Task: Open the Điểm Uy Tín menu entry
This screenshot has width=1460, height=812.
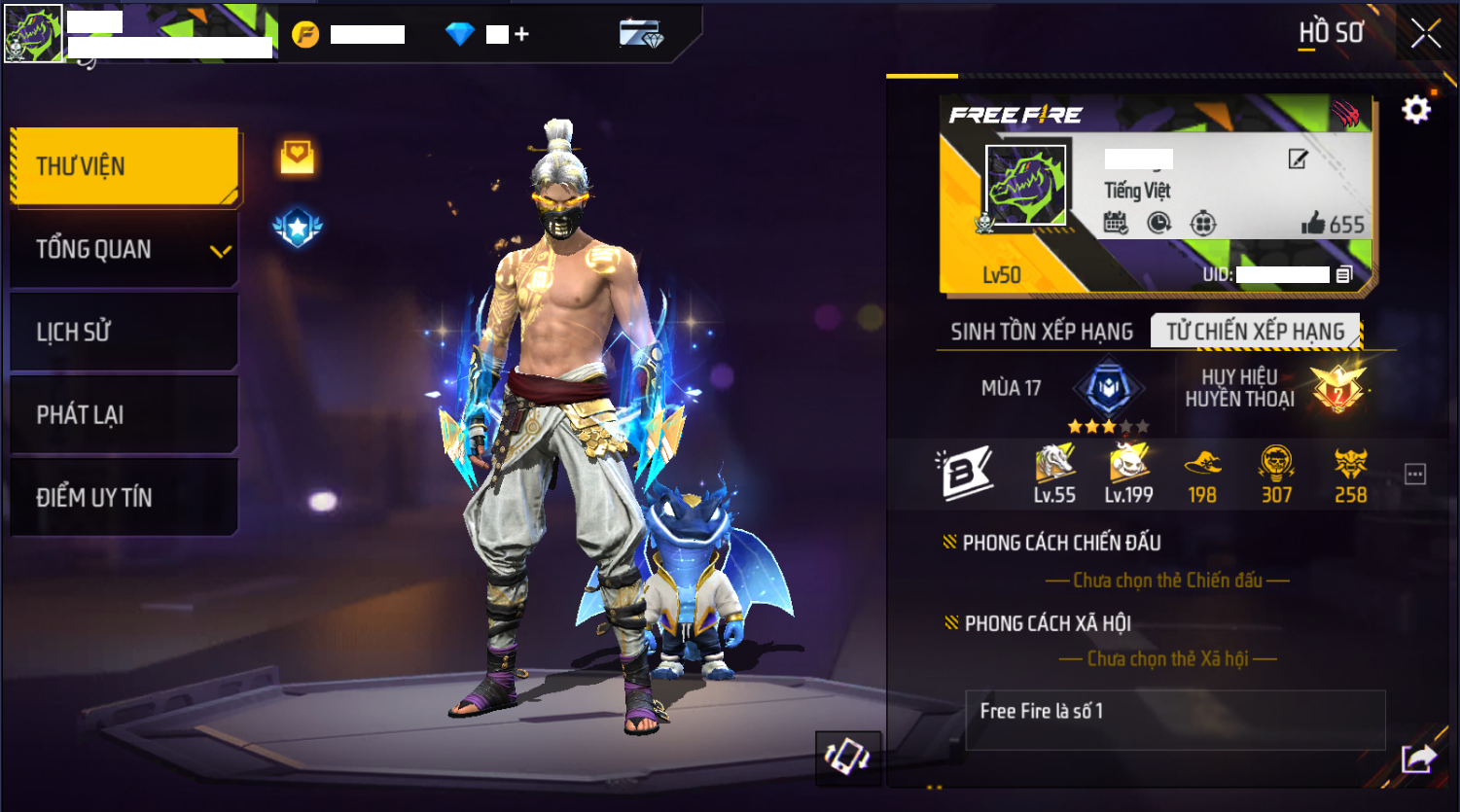Action: tap(125, 498)
